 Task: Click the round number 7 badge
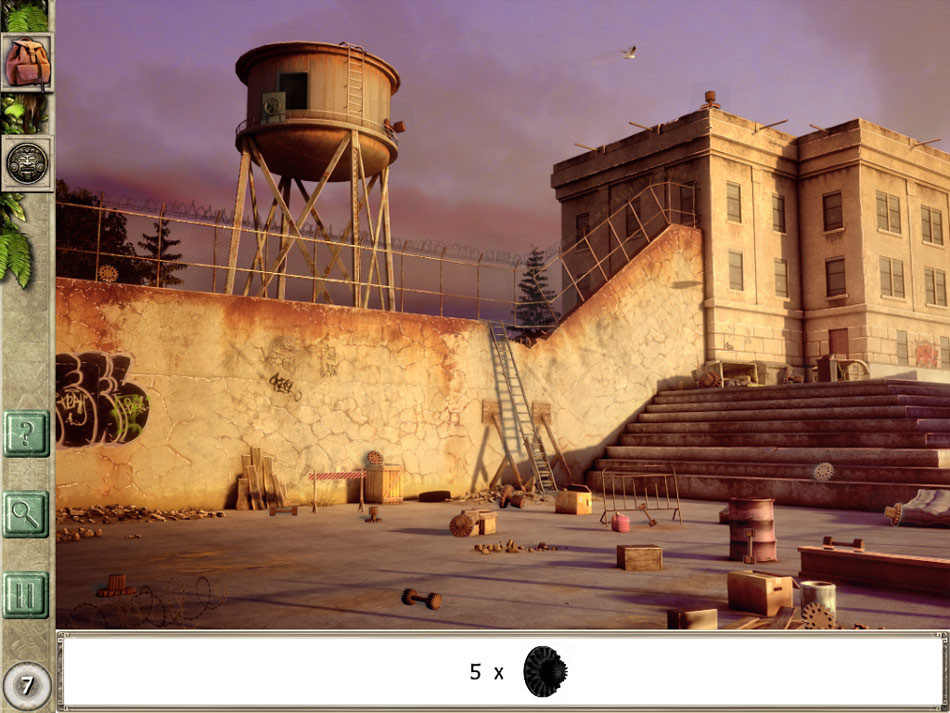tap(27, 686)
